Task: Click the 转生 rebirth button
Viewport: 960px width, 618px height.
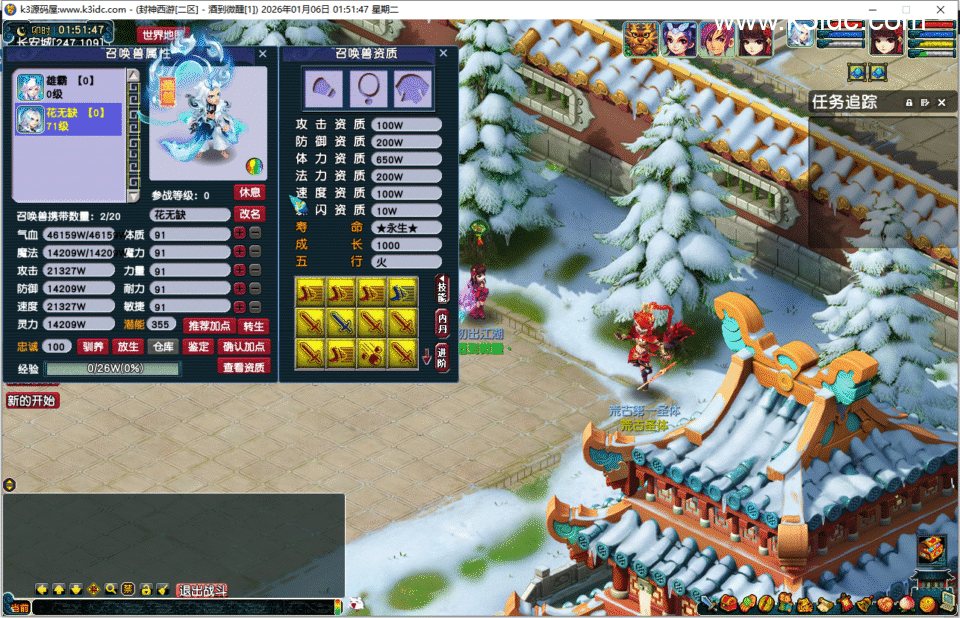Action: (x=254, y=326)
